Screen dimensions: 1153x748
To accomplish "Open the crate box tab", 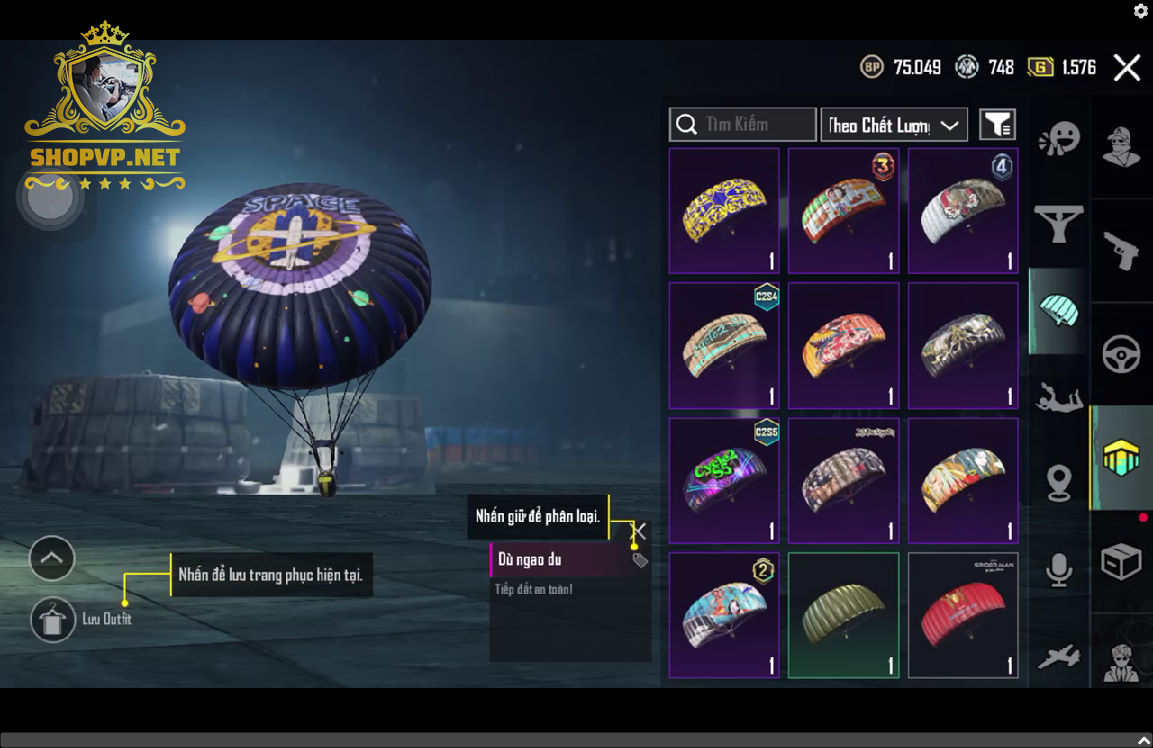I will pos(1121,562).
